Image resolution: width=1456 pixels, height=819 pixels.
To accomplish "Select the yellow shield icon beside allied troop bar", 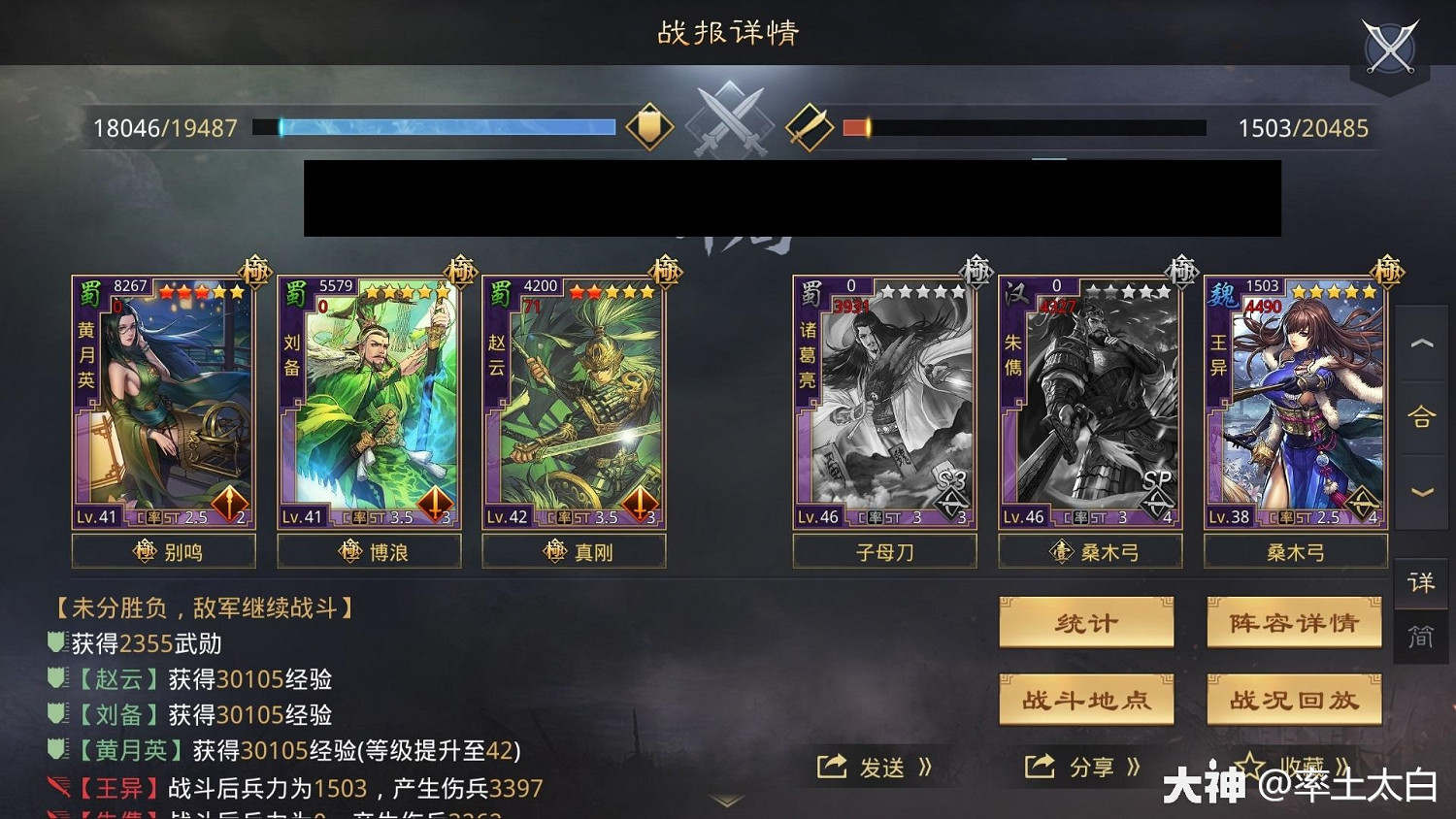I will (x=651, y=125).
